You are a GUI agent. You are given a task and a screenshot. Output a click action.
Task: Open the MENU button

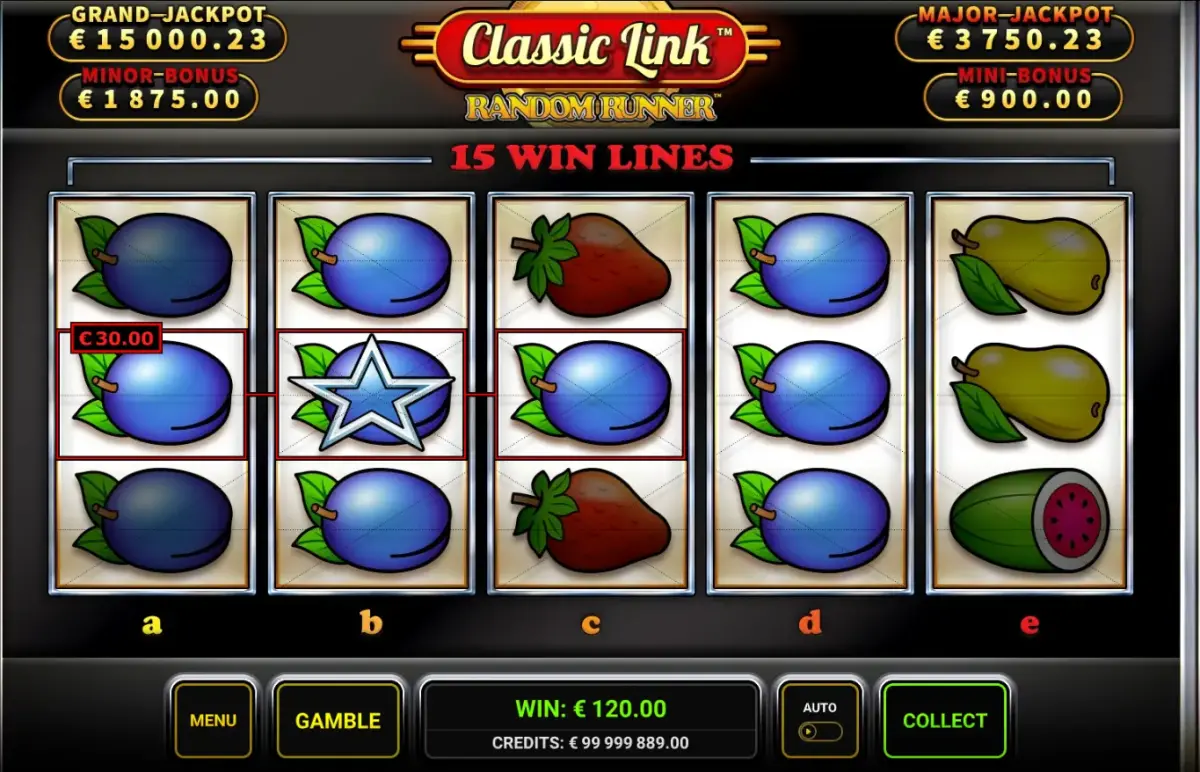click(x=213, y=720)
